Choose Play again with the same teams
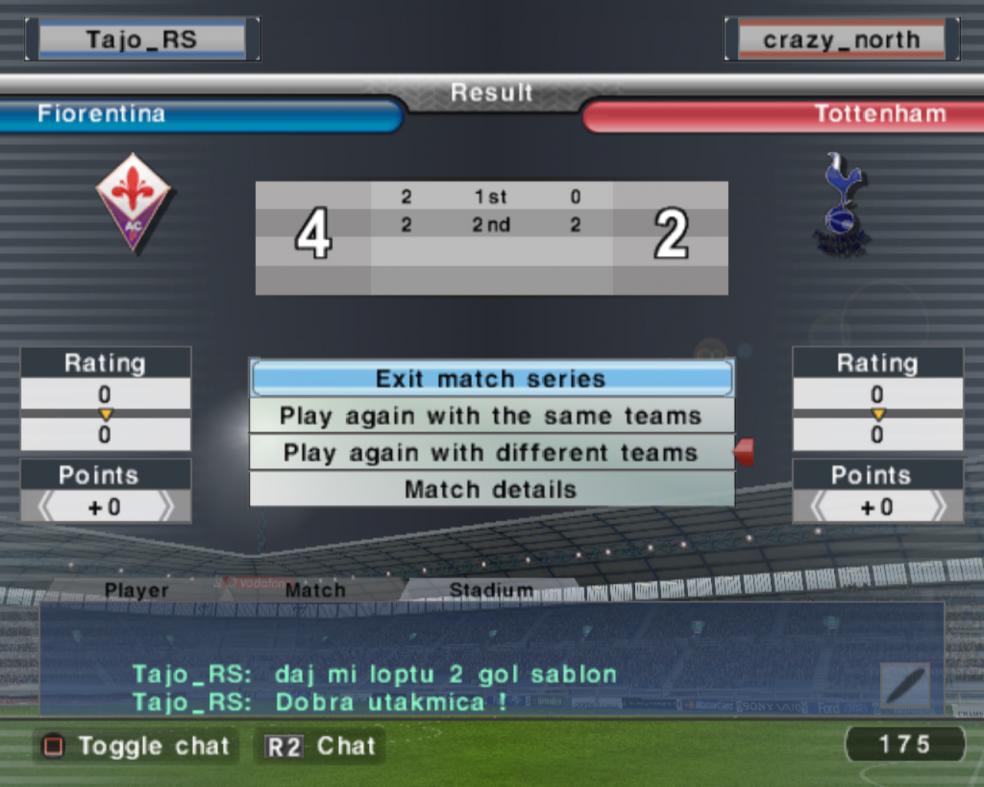Viewport: 984px width, 787px height. point(490,416)
